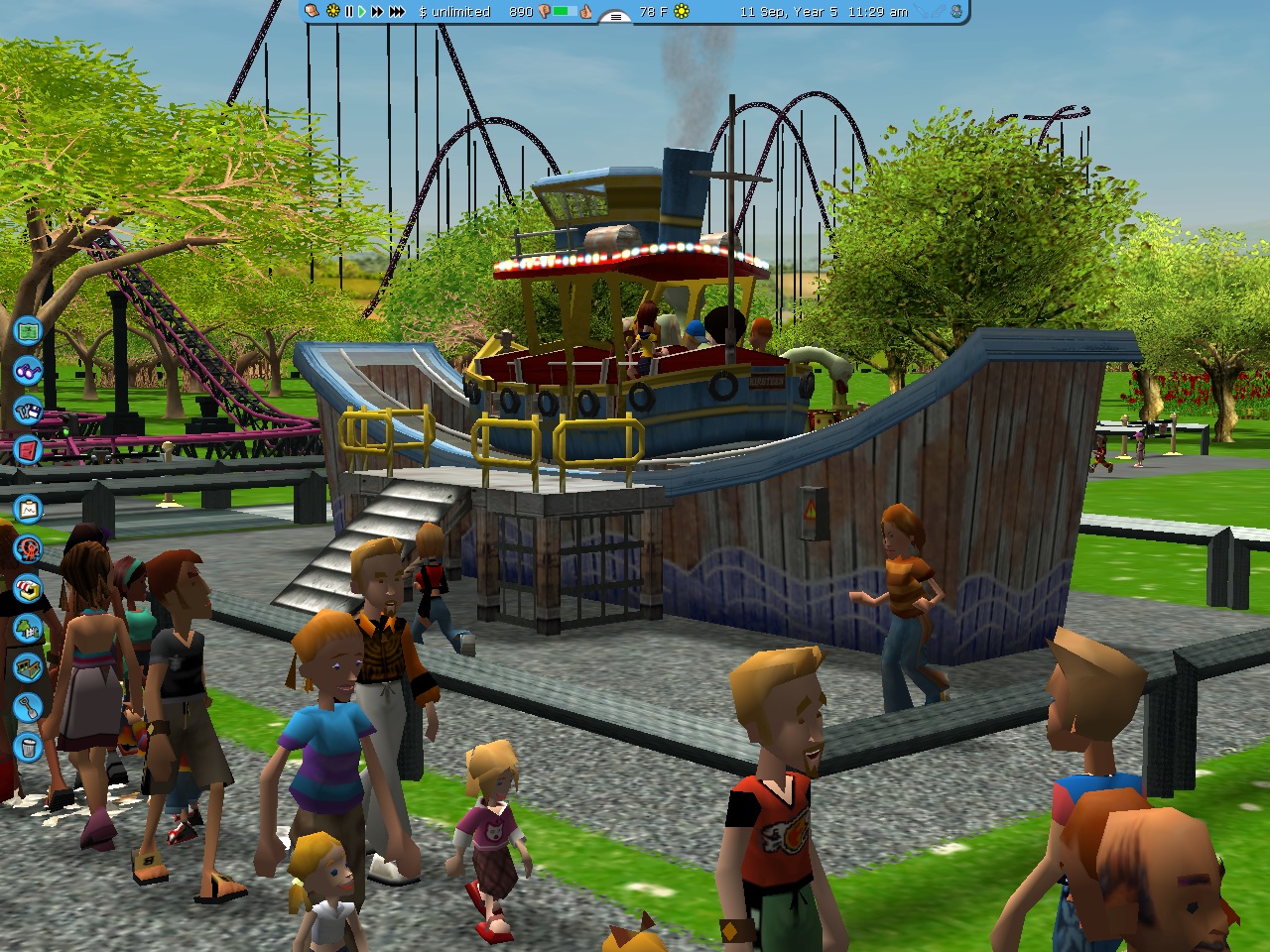Open the park map button

click(x=28, y=330)
